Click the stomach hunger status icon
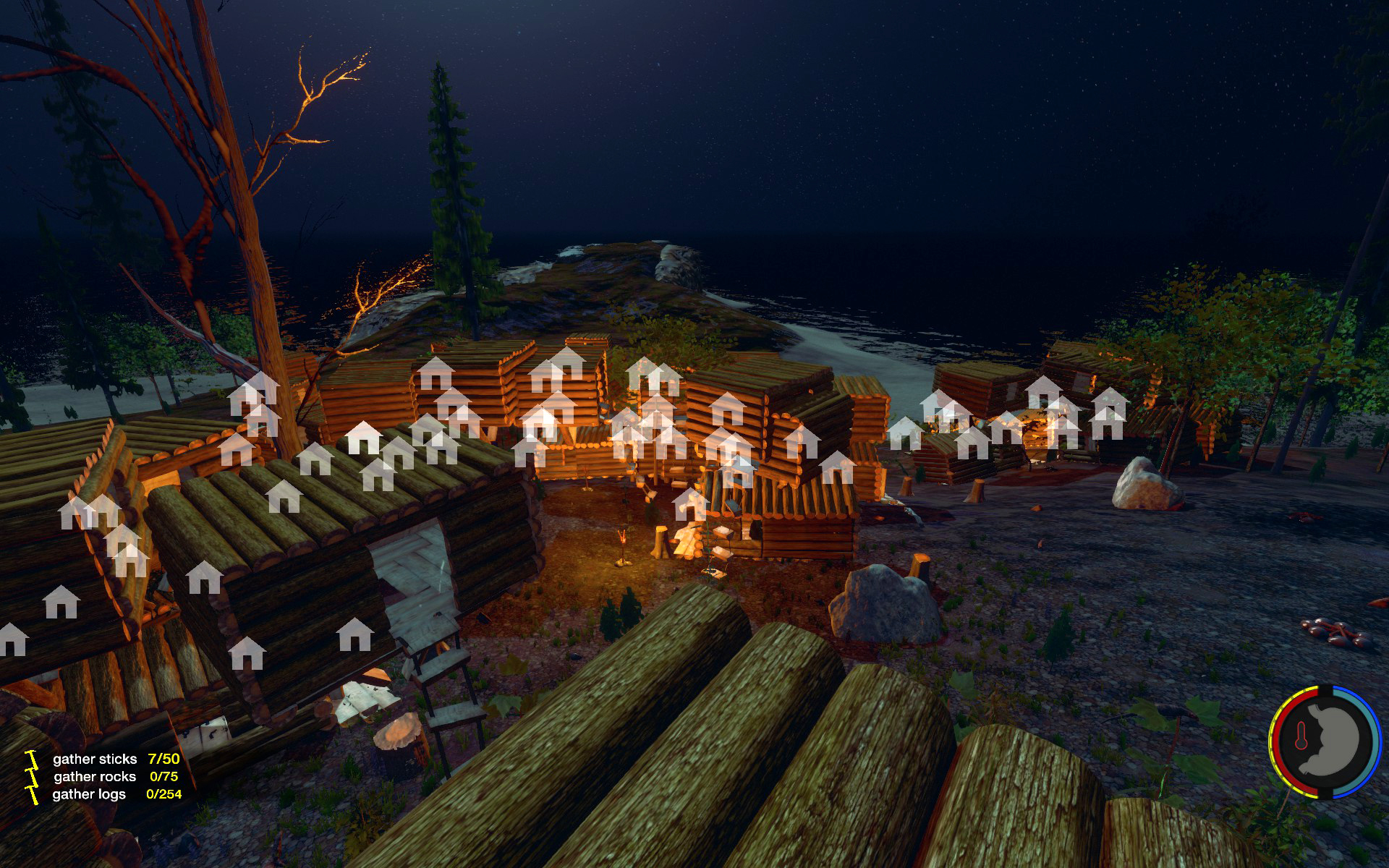Image resolution: width=1389 pixels, height=868 pixels. click(1336, 741)
